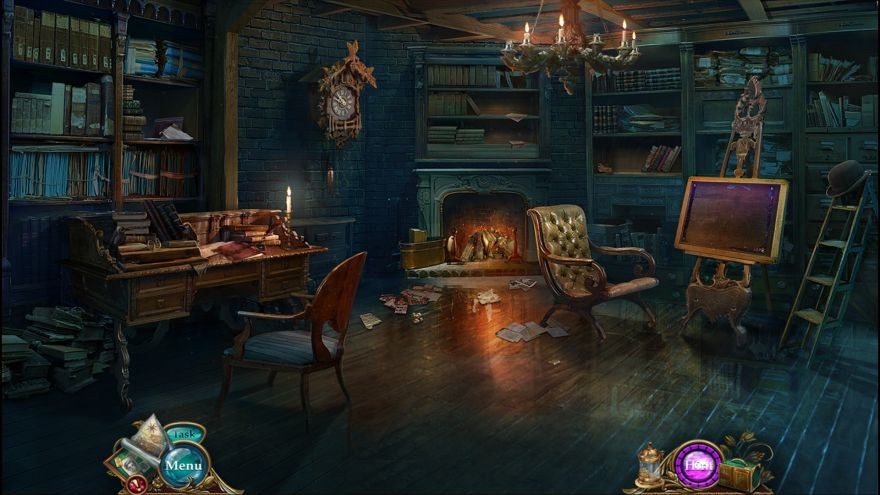Open the star-patterned map scroll
880x495 pixels.
click(x=148, y=437)
